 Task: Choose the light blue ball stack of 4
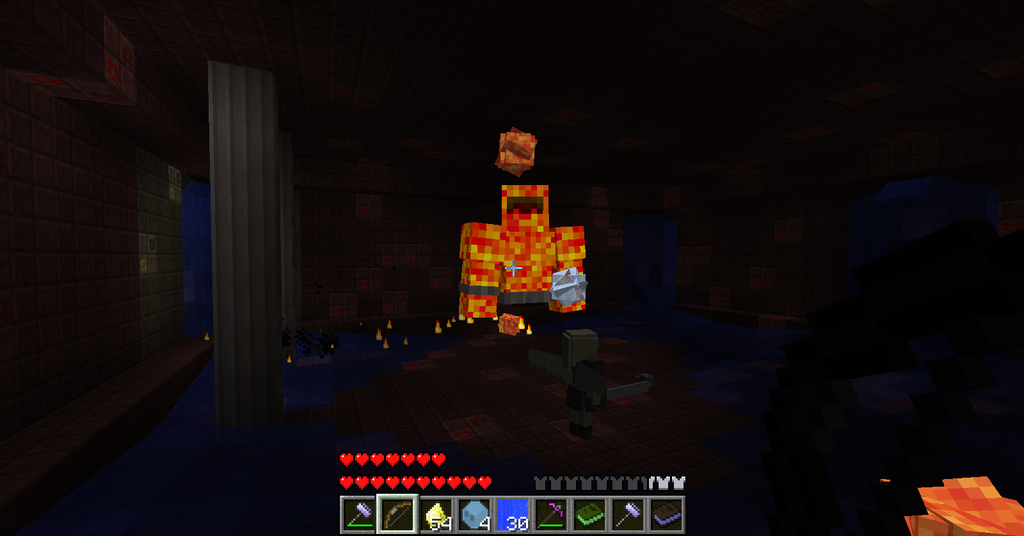tap(473, 515)
